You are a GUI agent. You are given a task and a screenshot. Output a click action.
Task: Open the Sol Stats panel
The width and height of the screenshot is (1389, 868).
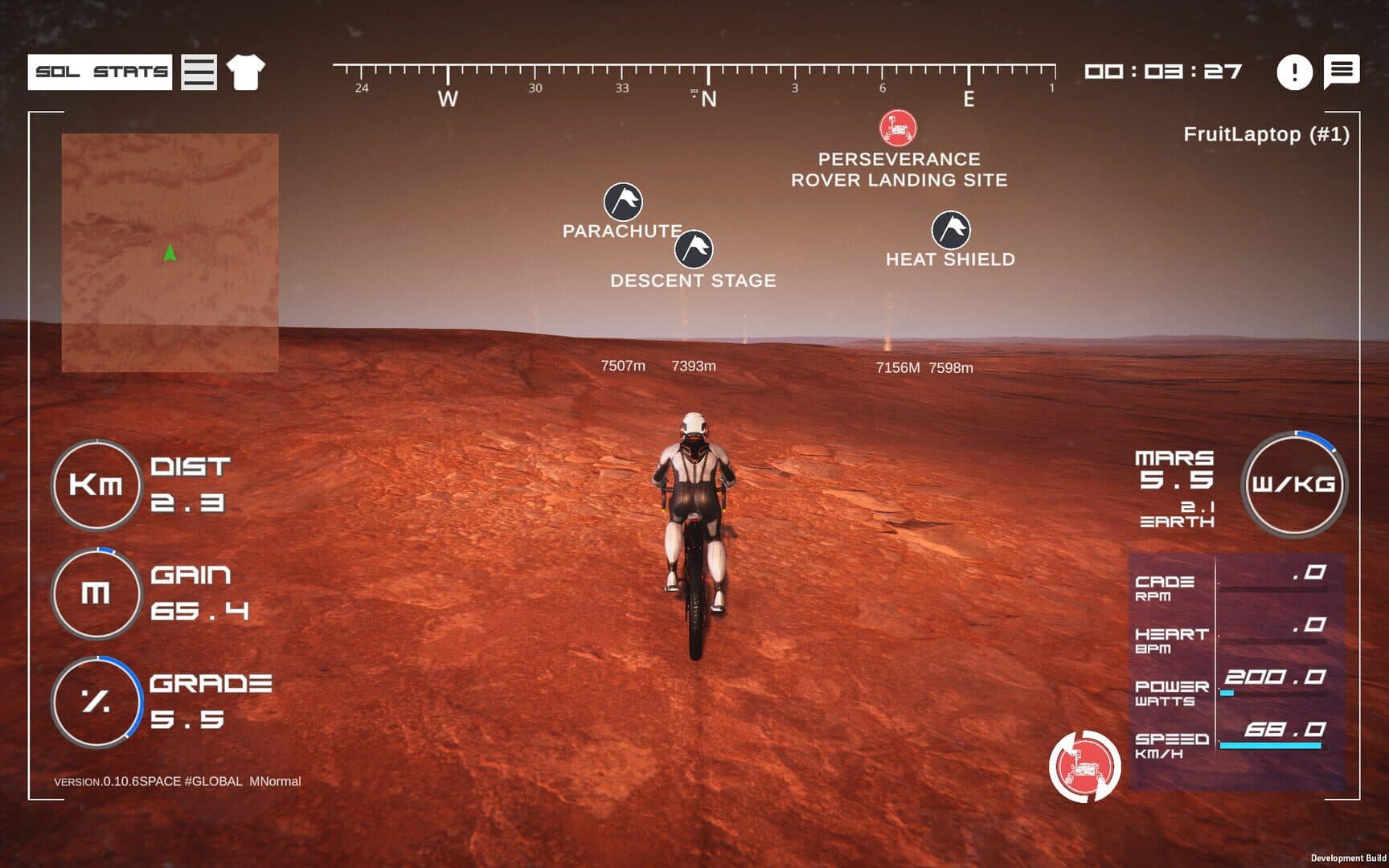pyautogui.click(x=100, y=72)
